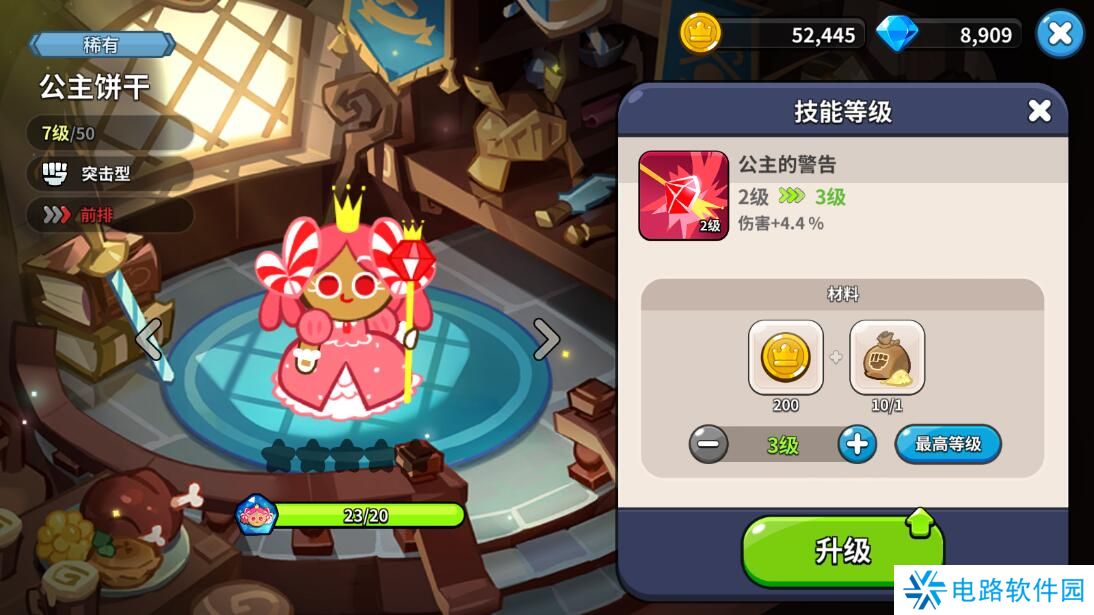Show the next cookie with right arrow
Screen dimensions: 1094x615
point(546,340)
